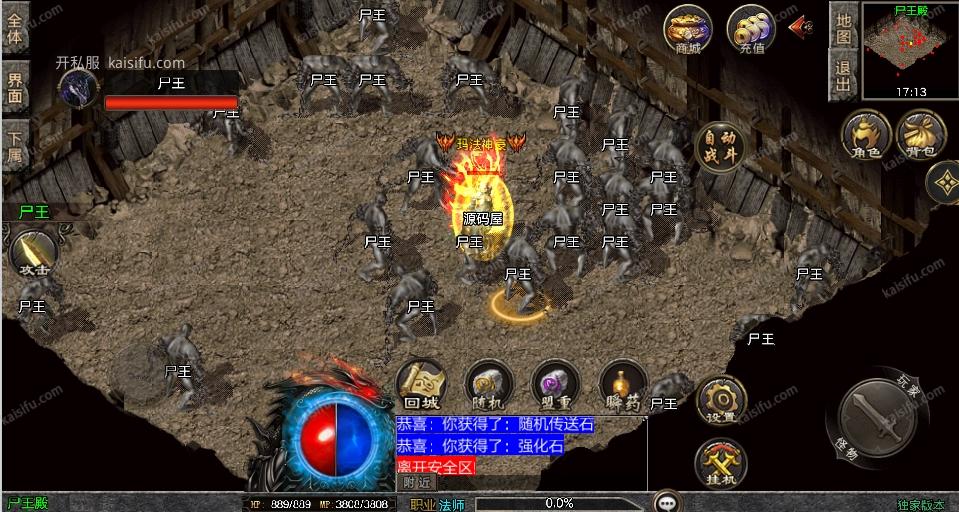The image size is (959, 512).
Task: Tap the 攻击 attack button
Action: pos(33,254)
